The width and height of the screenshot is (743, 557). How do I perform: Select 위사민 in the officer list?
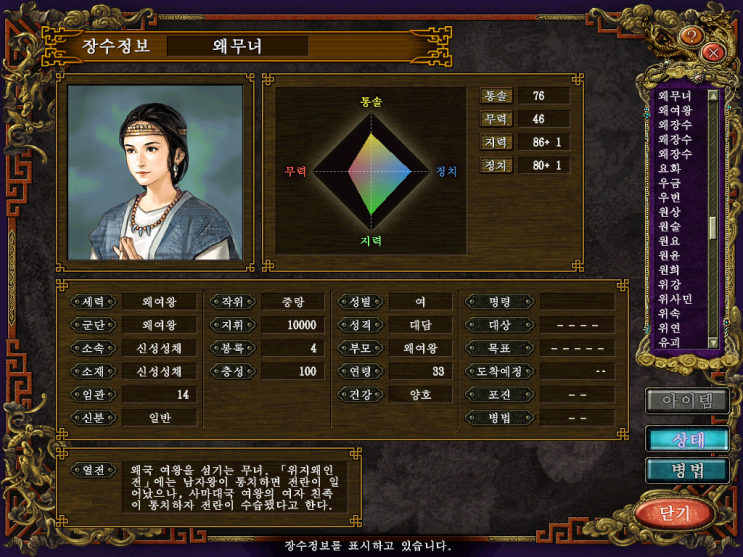pyautogui.click(x=675, y=299)
